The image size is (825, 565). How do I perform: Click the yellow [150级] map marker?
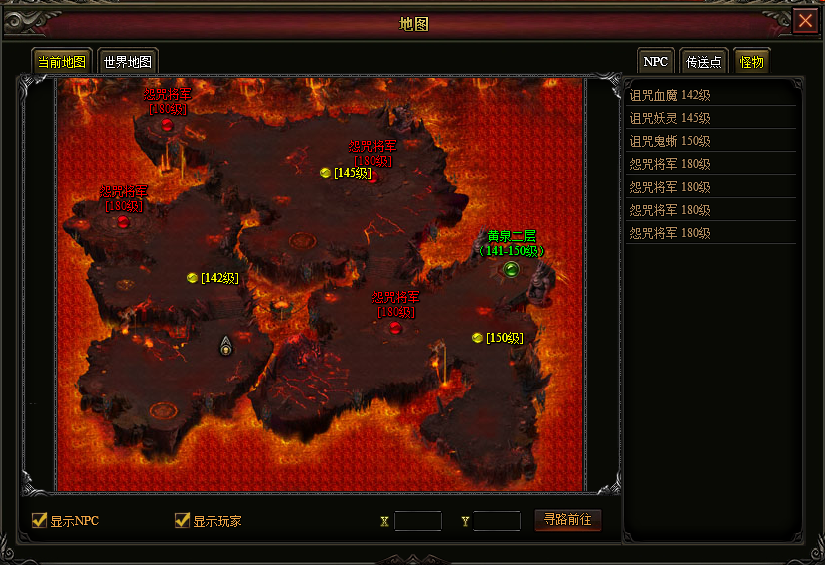pos(477,338)
